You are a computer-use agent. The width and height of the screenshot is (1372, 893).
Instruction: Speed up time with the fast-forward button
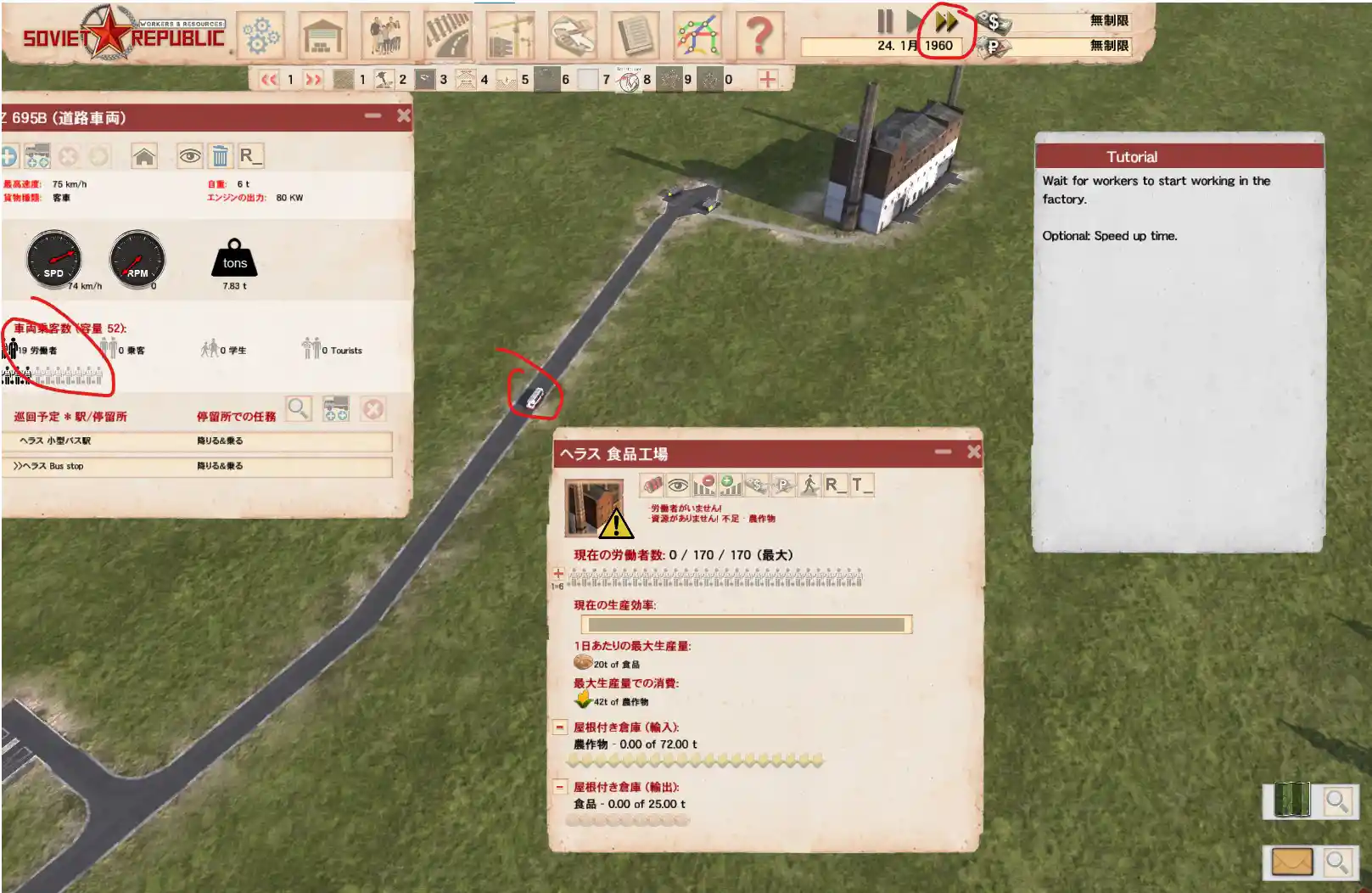[946, 21]
